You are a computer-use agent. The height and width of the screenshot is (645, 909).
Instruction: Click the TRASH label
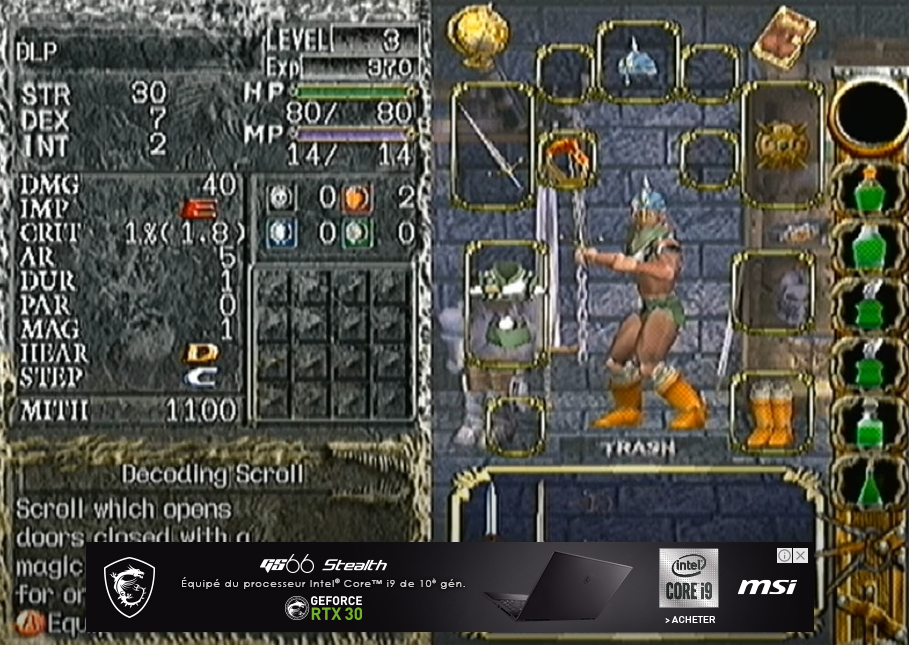pyautogui.click(x=639, y=449)
